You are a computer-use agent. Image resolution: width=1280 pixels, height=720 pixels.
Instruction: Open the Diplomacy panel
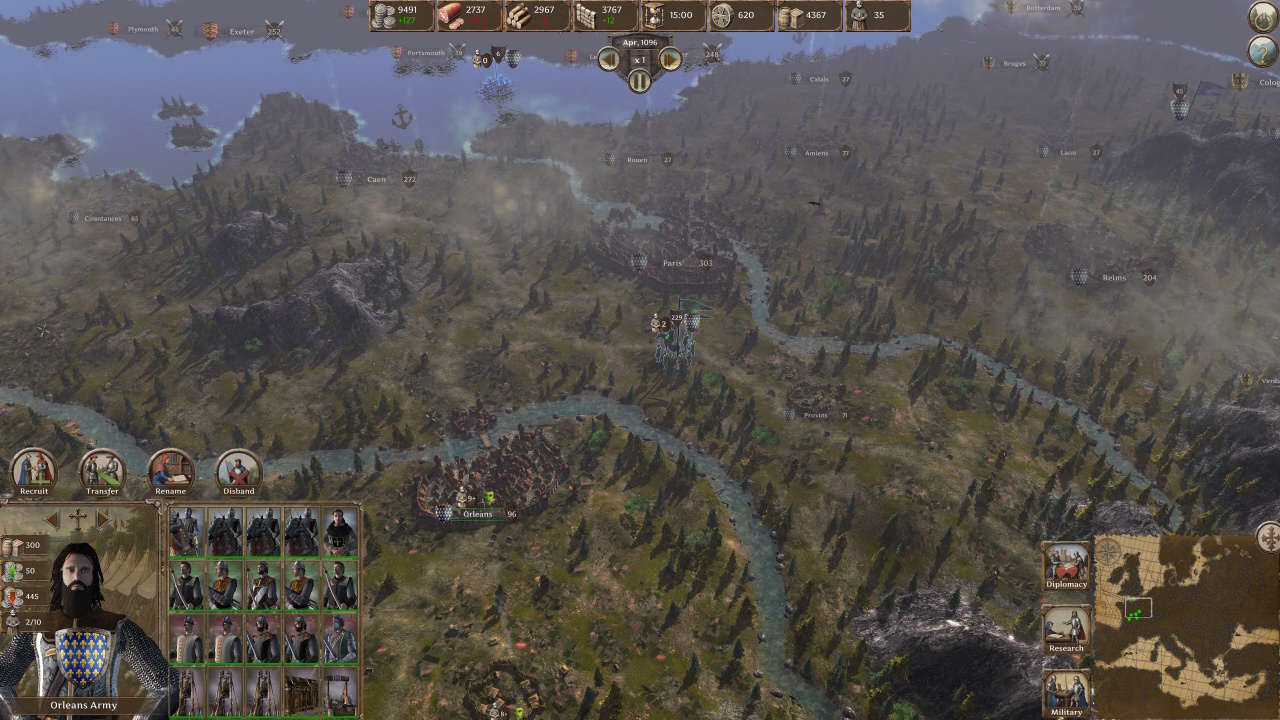(x=1066, y=565)
